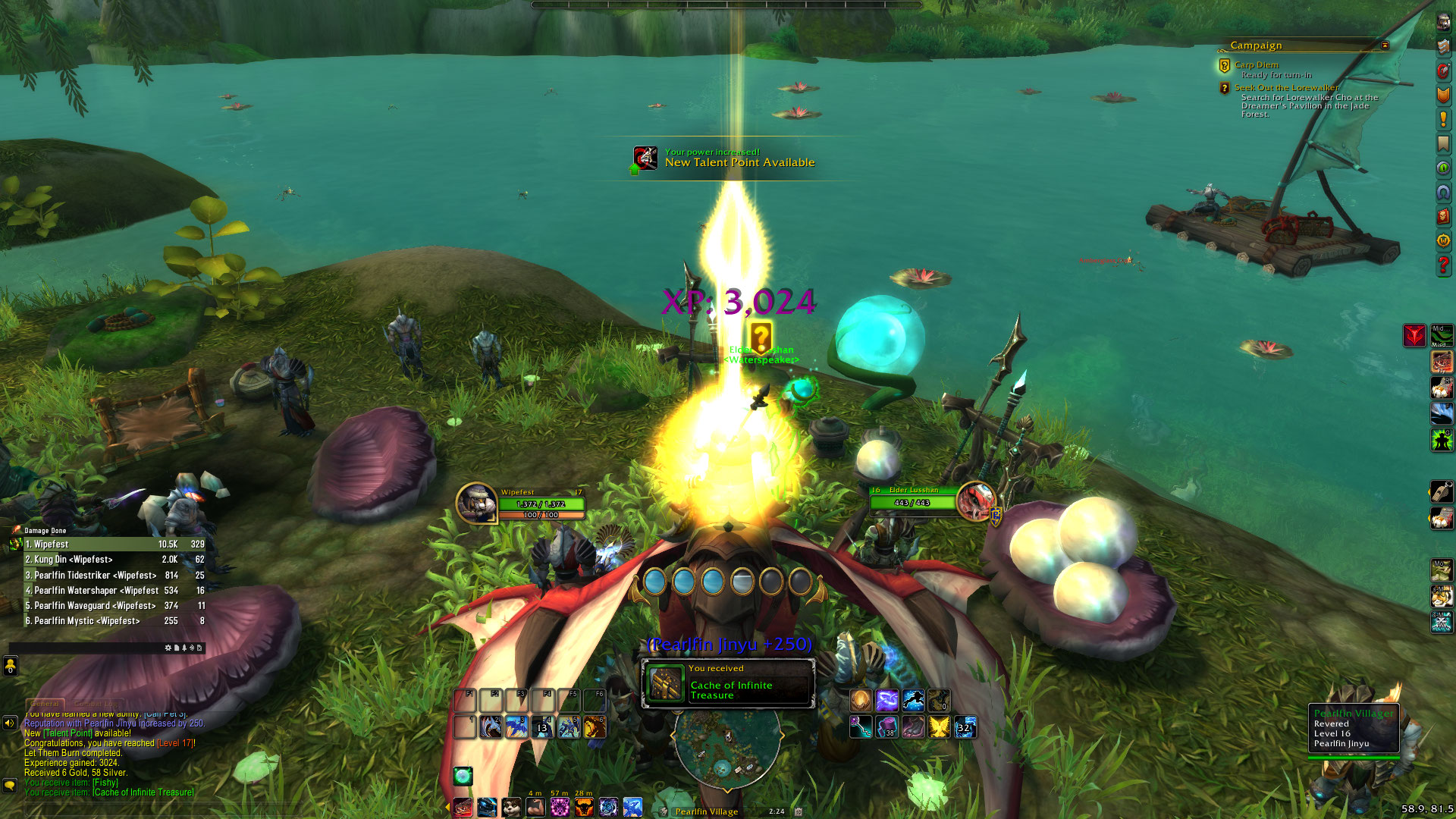Collapse the Campaign quest tracker

(x=1385, y=45)
